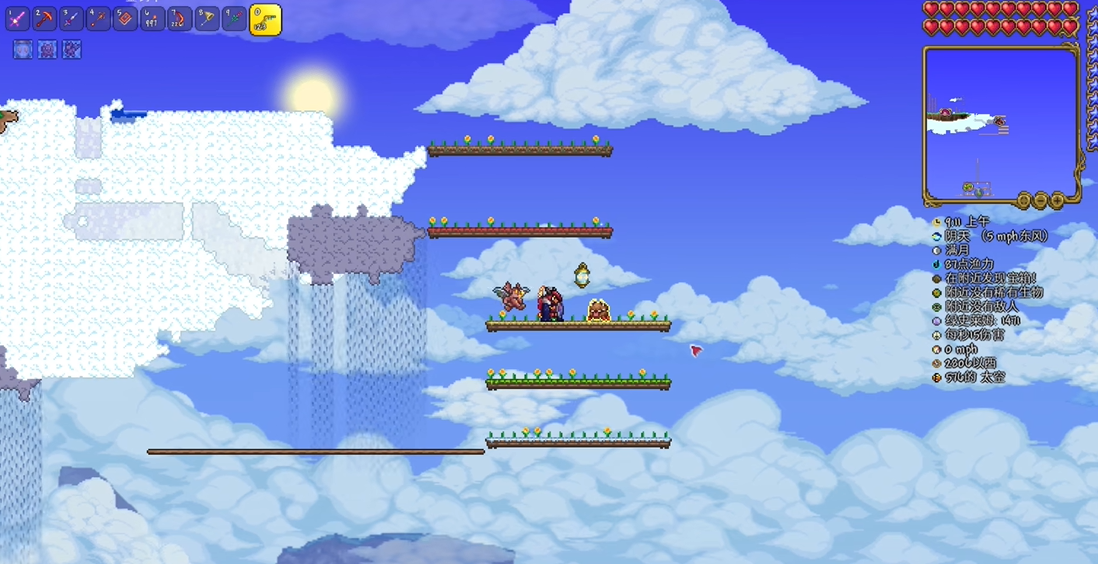Click the first active buff icon
1098x564 pixels.
click(x=23, y=49)
